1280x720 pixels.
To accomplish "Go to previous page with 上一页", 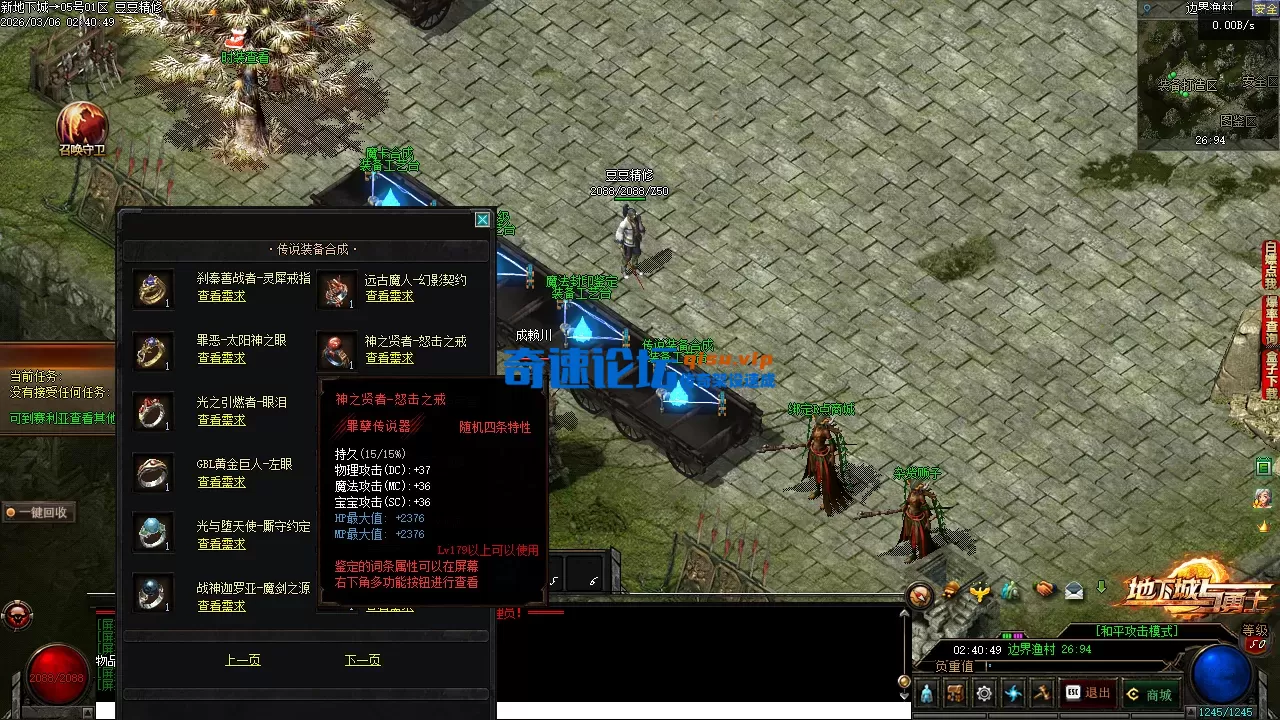I will click(x=243, y=660).
